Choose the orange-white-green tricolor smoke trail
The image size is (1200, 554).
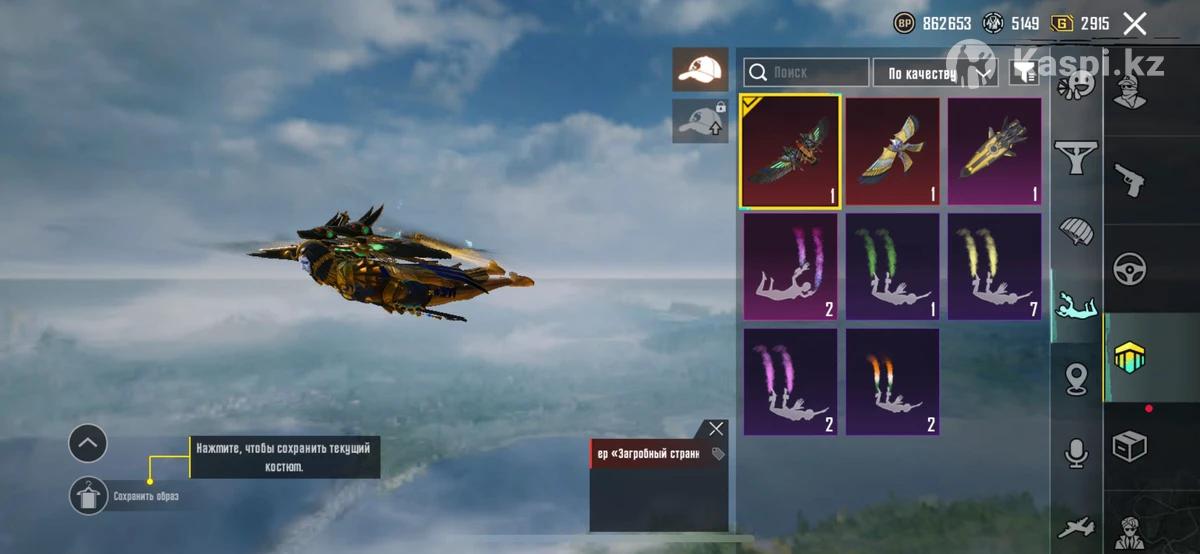click(x=893, y=382)
